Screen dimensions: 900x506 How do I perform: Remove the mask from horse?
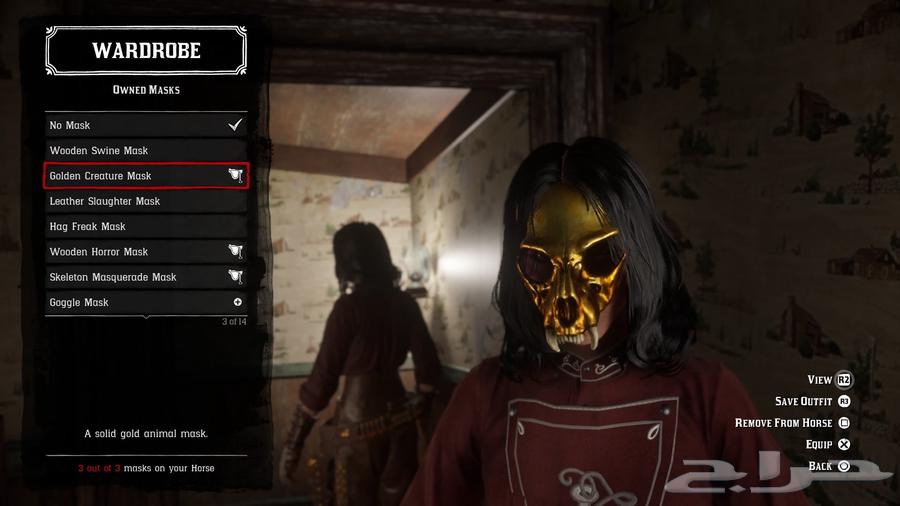[x=792, y=423]
